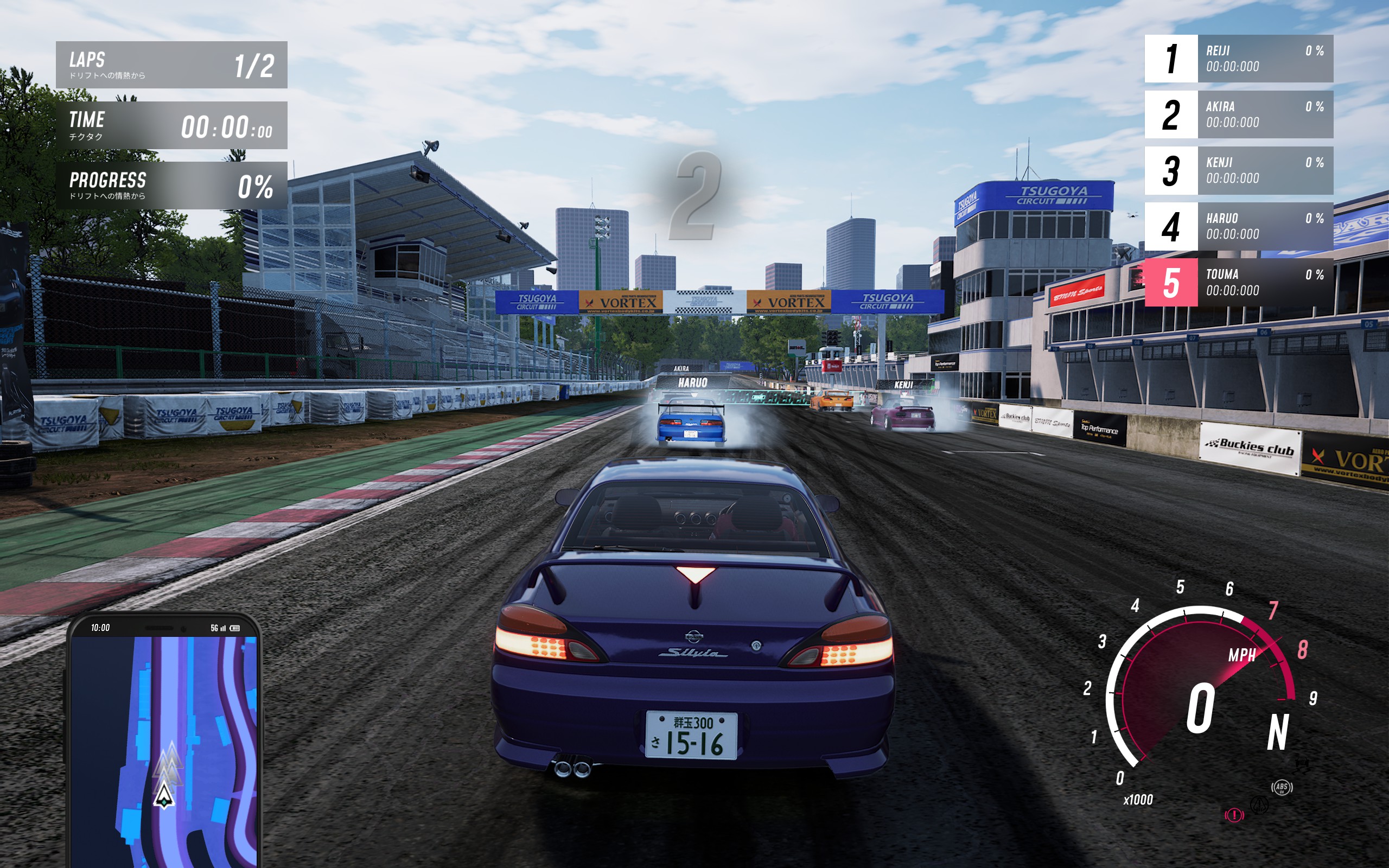1389x868 pixels.
Task: Select Reiji's leaderboard row
Action: click(x=1239, y=59)
